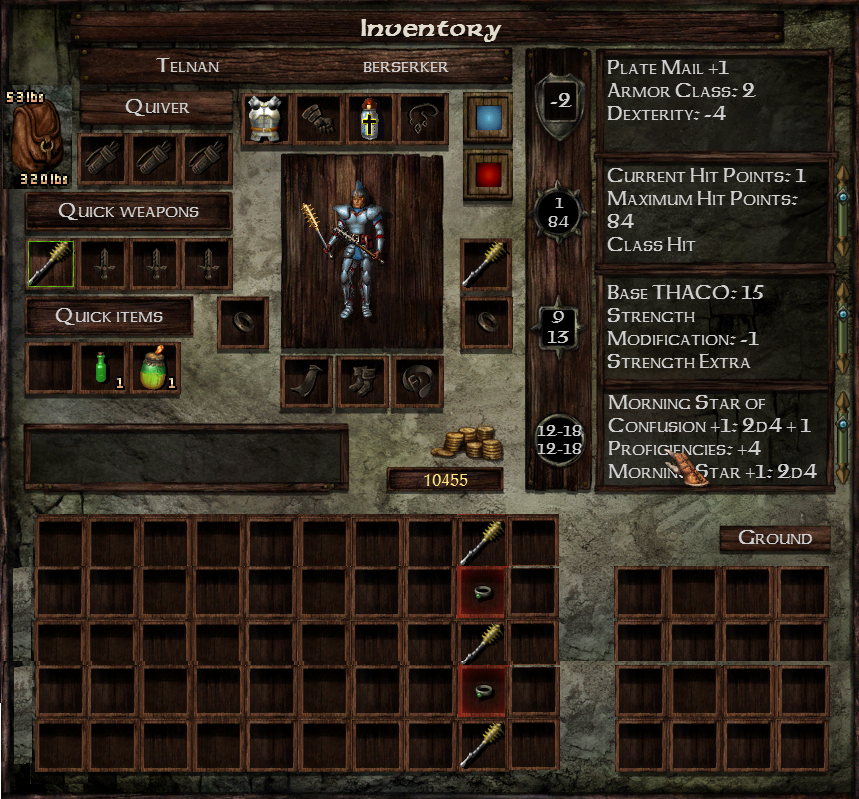859x799 pixels.
Task: Select the boots equipment slot
Action: pos(361,382)
